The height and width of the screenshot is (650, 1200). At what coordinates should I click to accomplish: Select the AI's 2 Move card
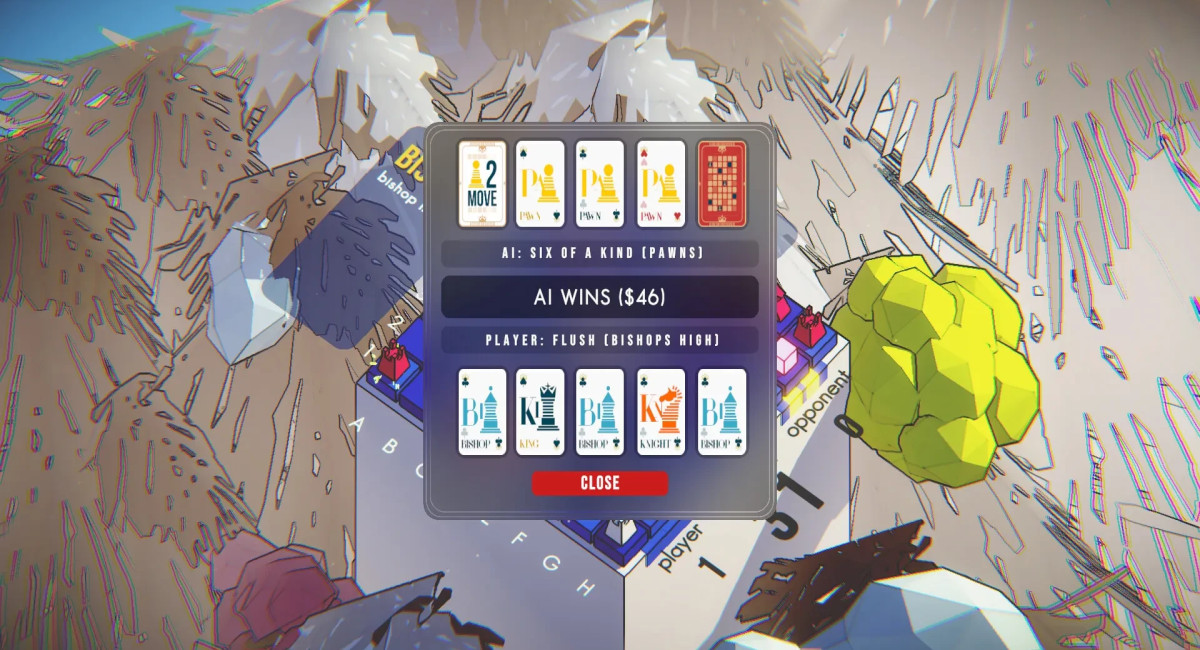click(482, 183)
